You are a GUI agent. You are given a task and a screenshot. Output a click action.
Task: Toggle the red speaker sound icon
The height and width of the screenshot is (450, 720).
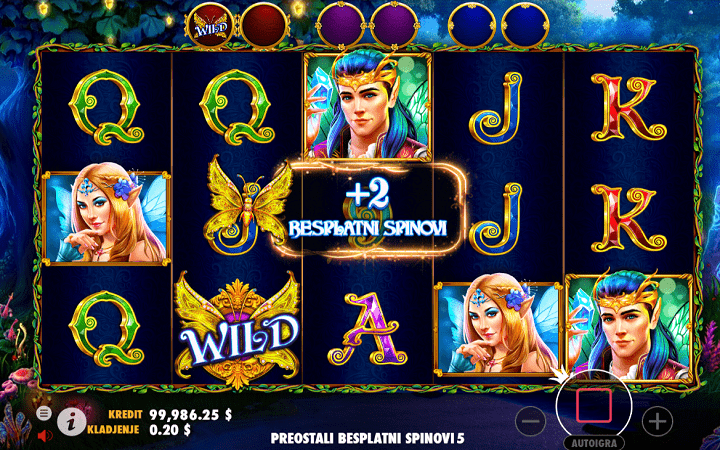(45, 435)
